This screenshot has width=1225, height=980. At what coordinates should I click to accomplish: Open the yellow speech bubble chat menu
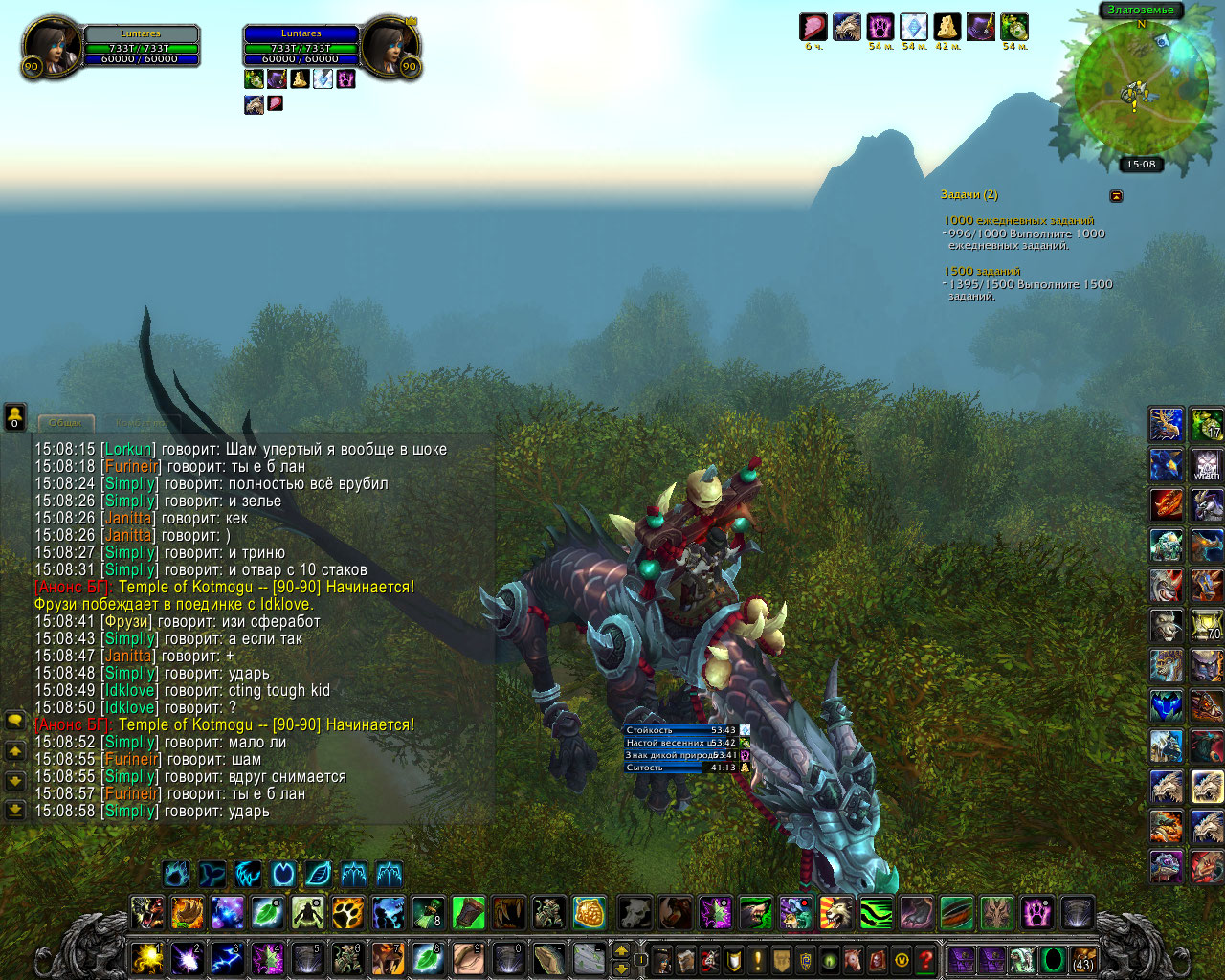tap(14, 721)
